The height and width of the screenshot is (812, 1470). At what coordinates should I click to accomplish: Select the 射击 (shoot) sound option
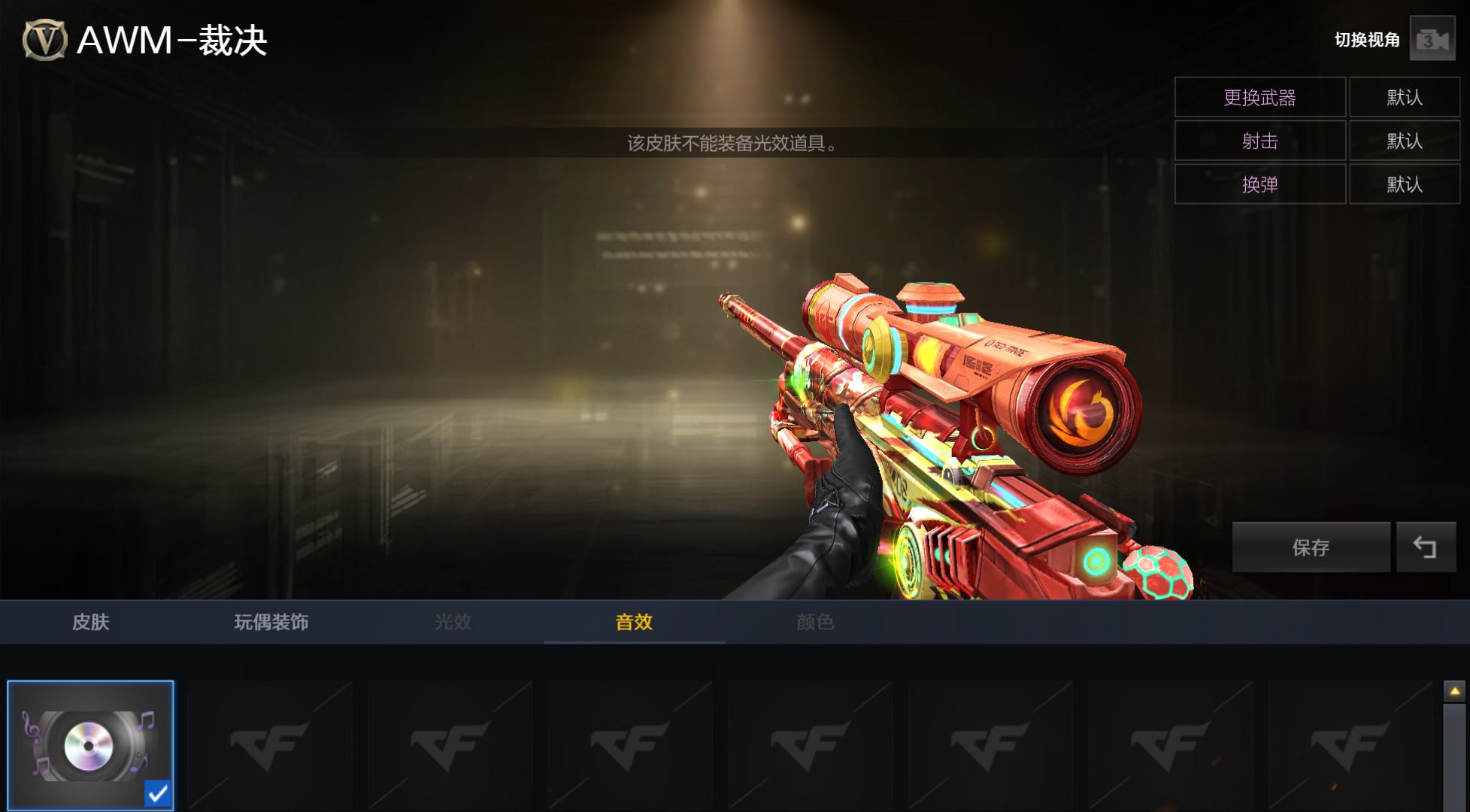[1259, 141]
